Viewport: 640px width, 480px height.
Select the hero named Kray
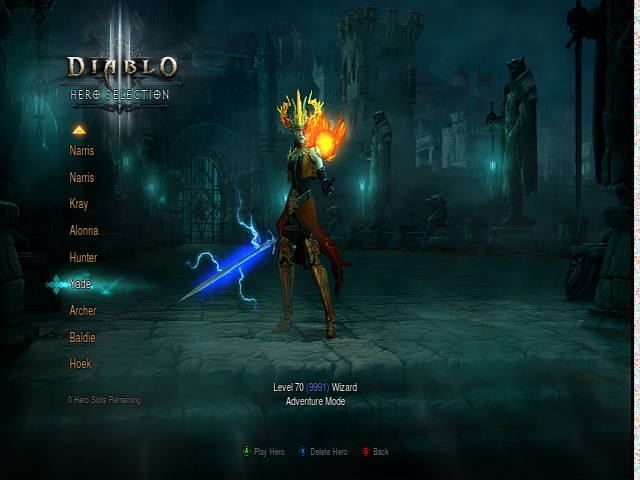coord(79,204)
